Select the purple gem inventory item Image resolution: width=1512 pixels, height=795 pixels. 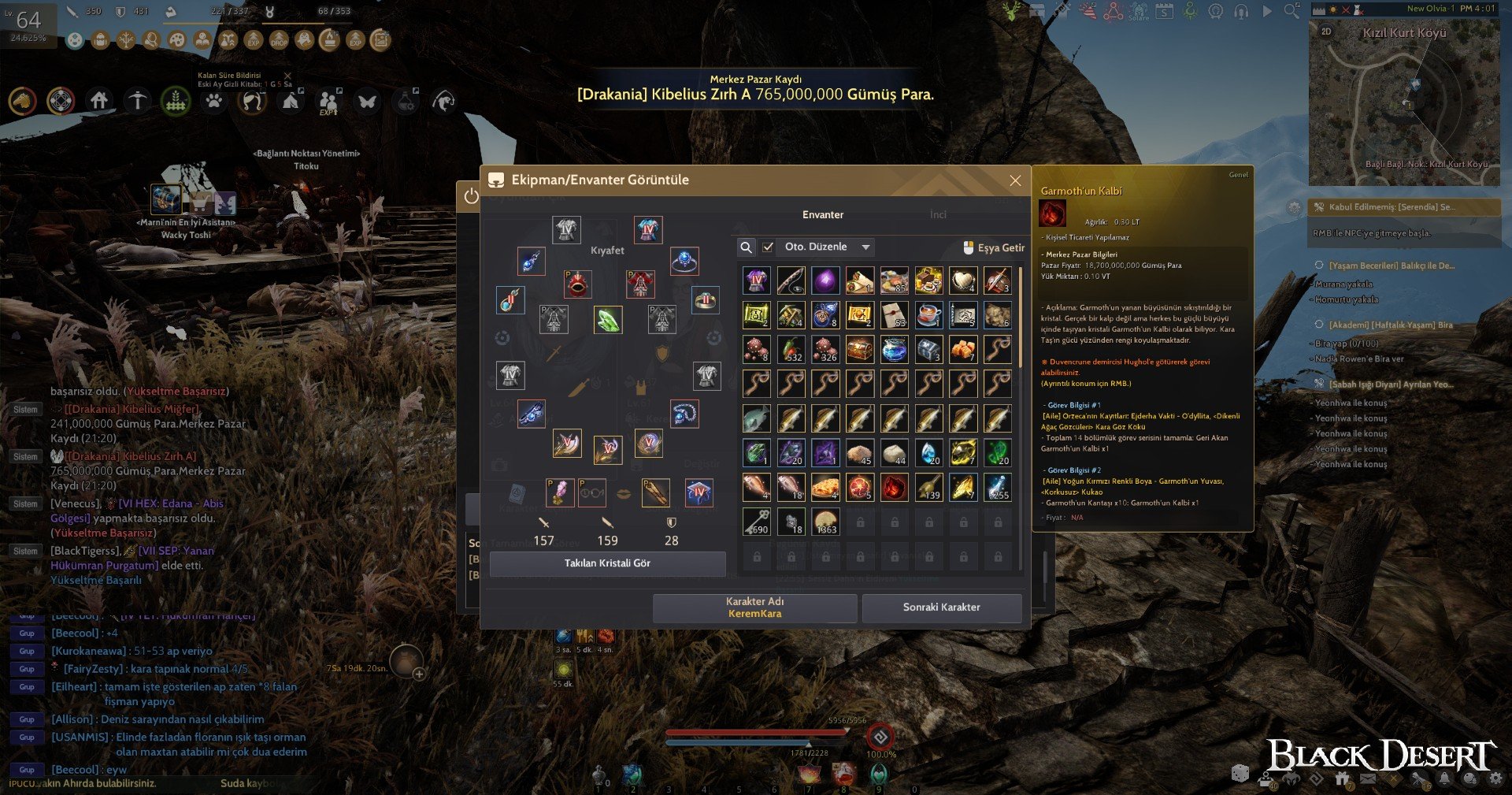pos(825,280)
